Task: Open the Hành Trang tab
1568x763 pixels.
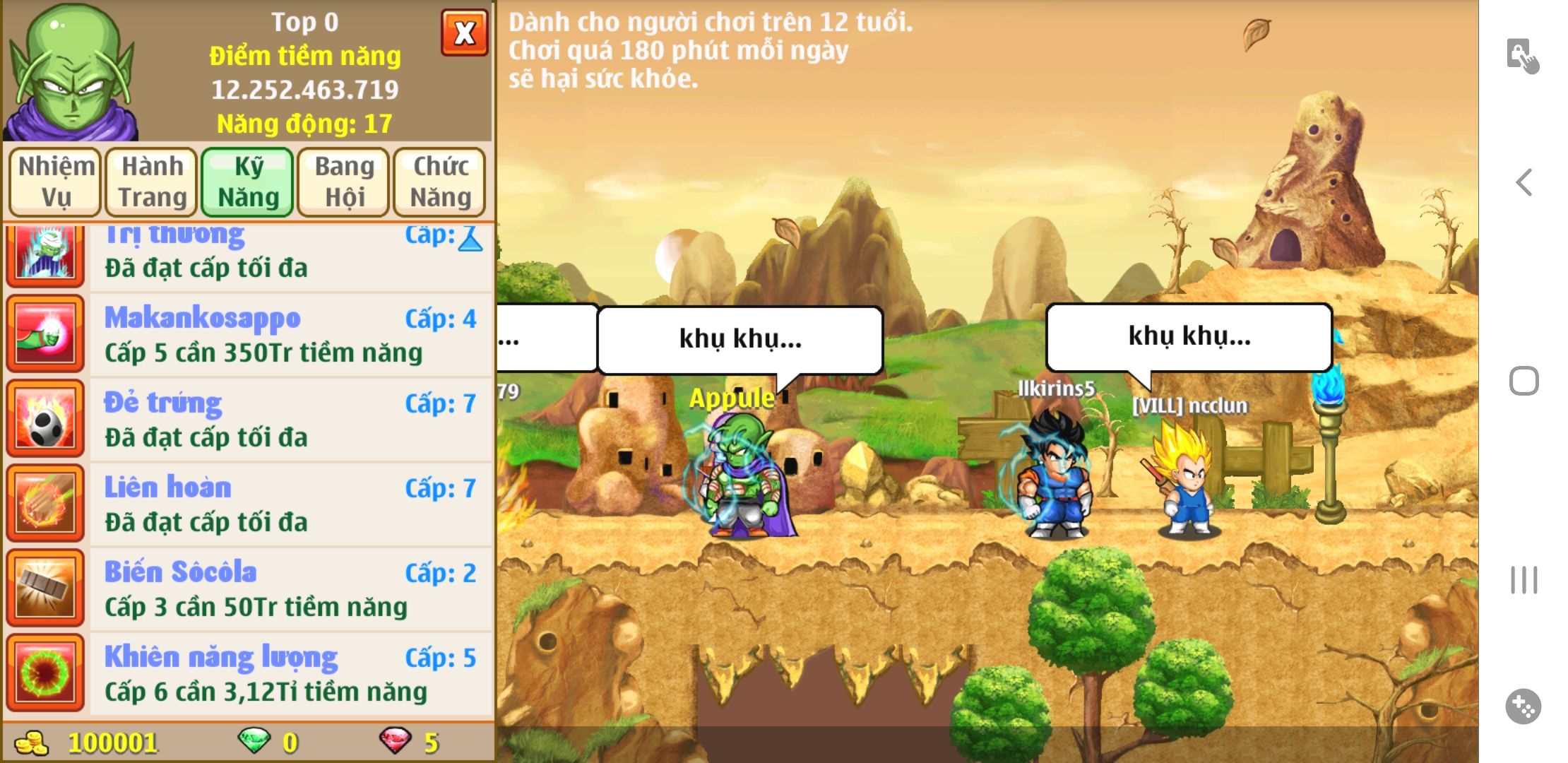Action: click(x=152, y=182)
